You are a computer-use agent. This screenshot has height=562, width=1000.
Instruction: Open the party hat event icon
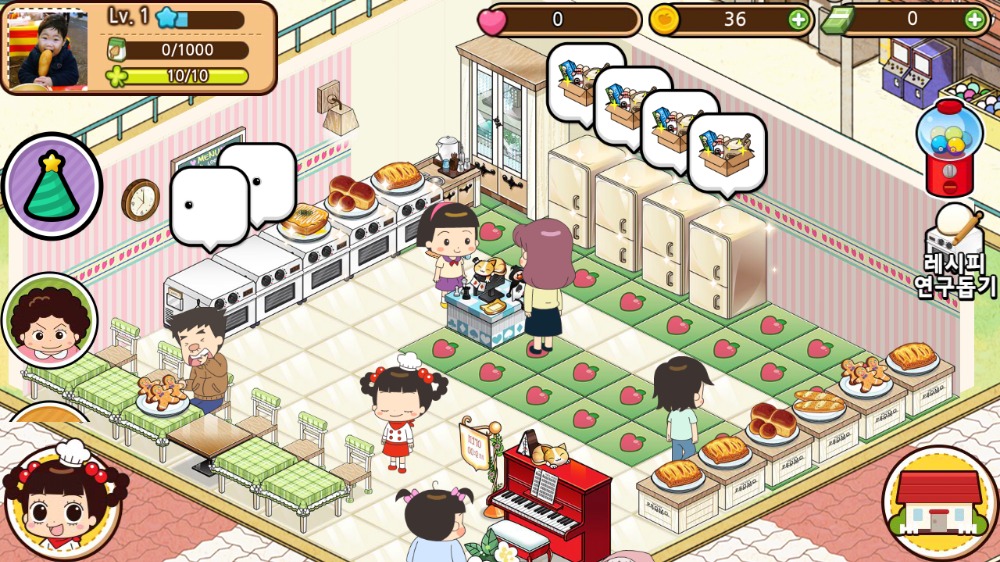coord(52,186)
